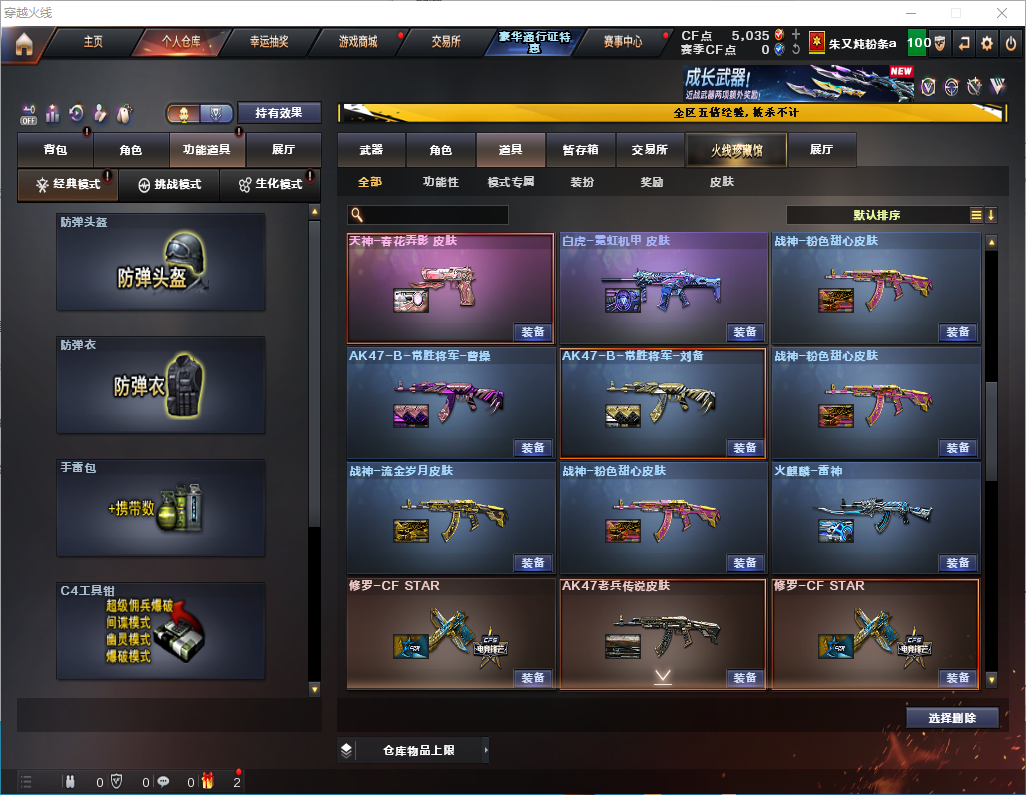Open the 游戏商城 game shop

358,42
